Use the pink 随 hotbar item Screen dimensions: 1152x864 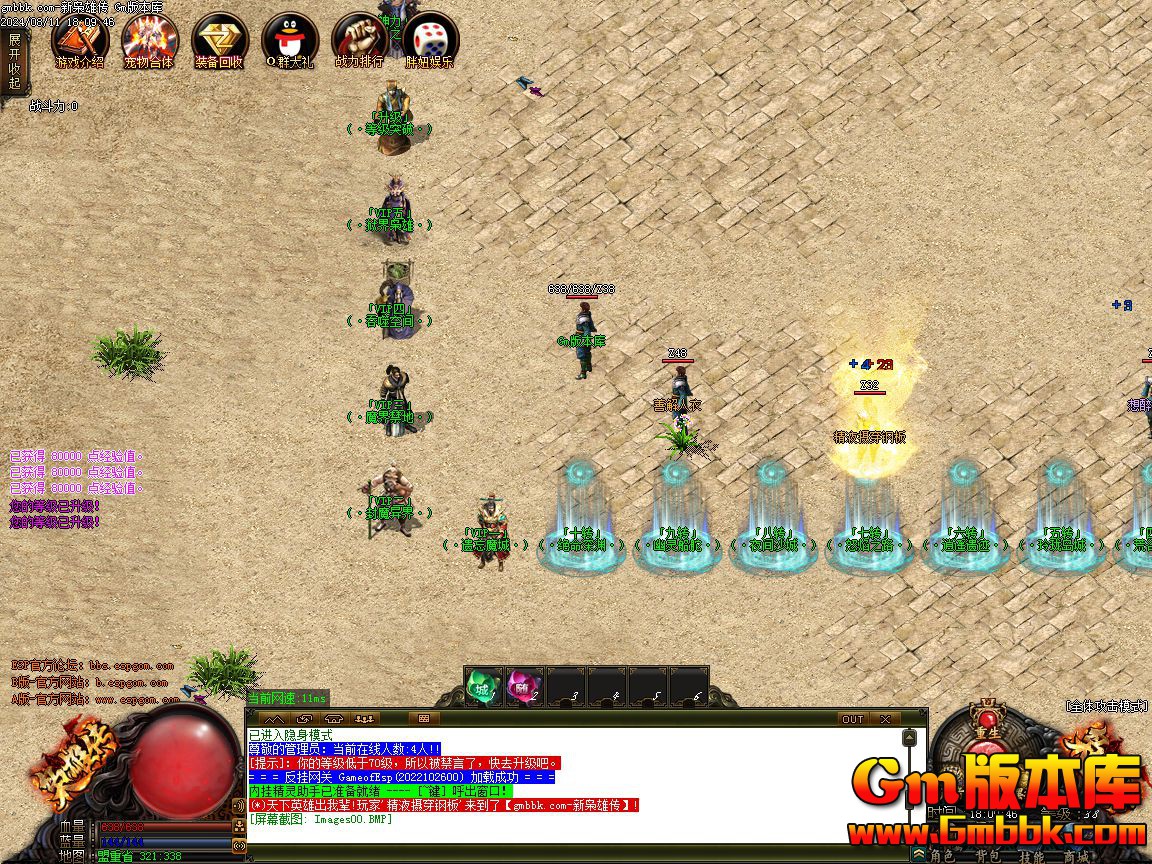tap(524, 687)
